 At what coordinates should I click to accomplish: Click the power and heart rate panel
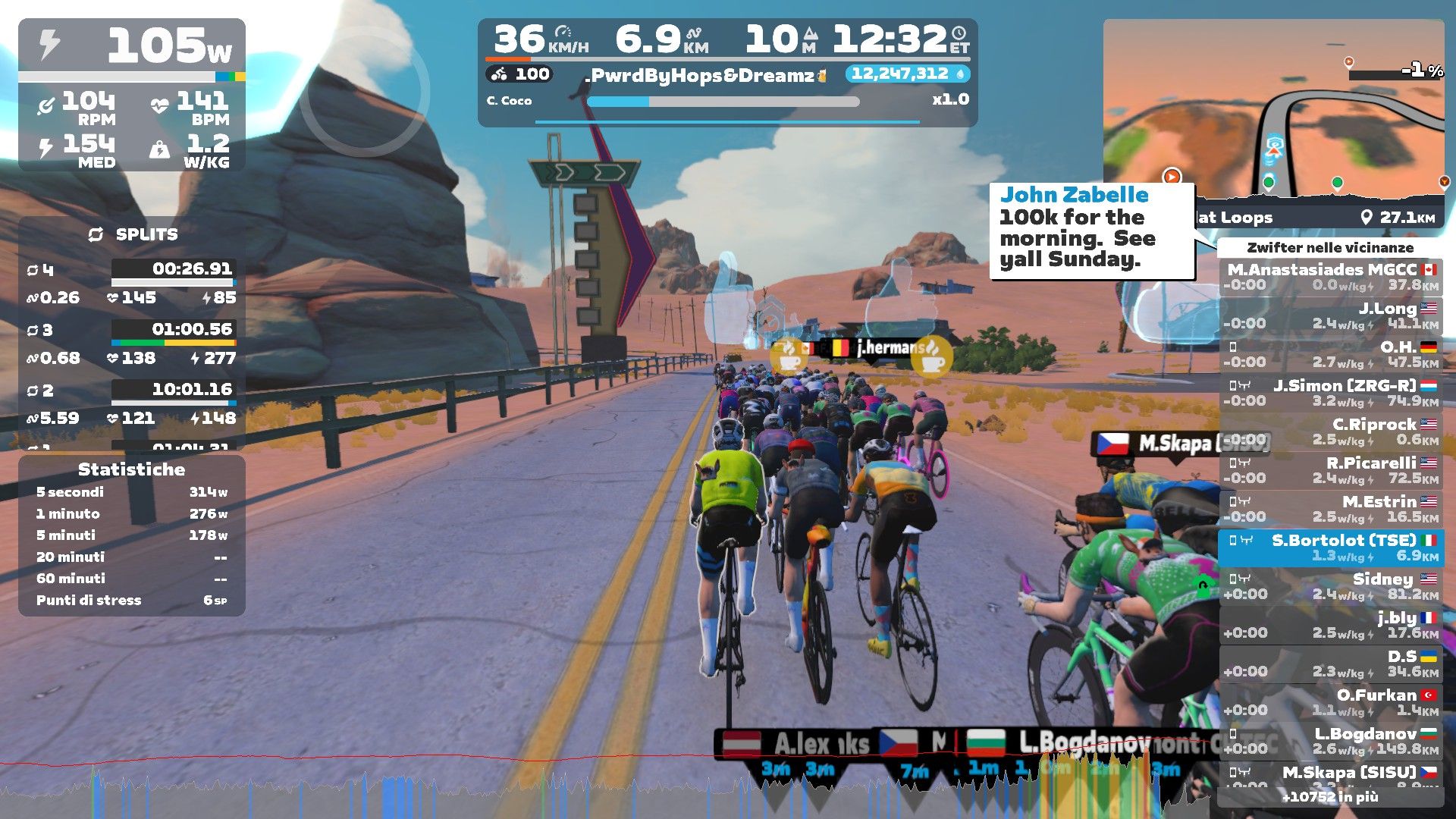pos(132,95)
